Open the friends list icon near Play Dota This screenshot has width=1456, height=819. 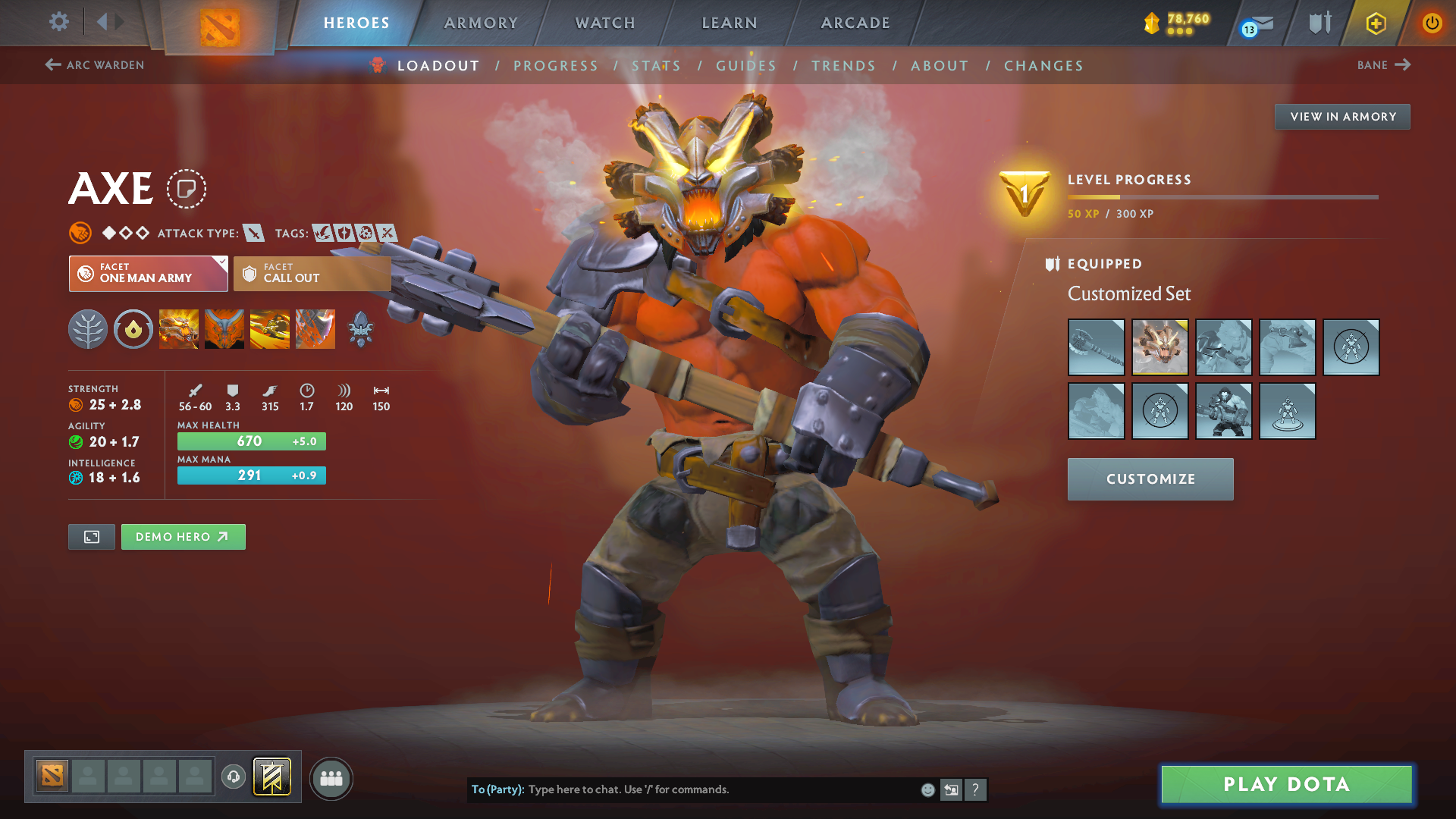[331, 778]
